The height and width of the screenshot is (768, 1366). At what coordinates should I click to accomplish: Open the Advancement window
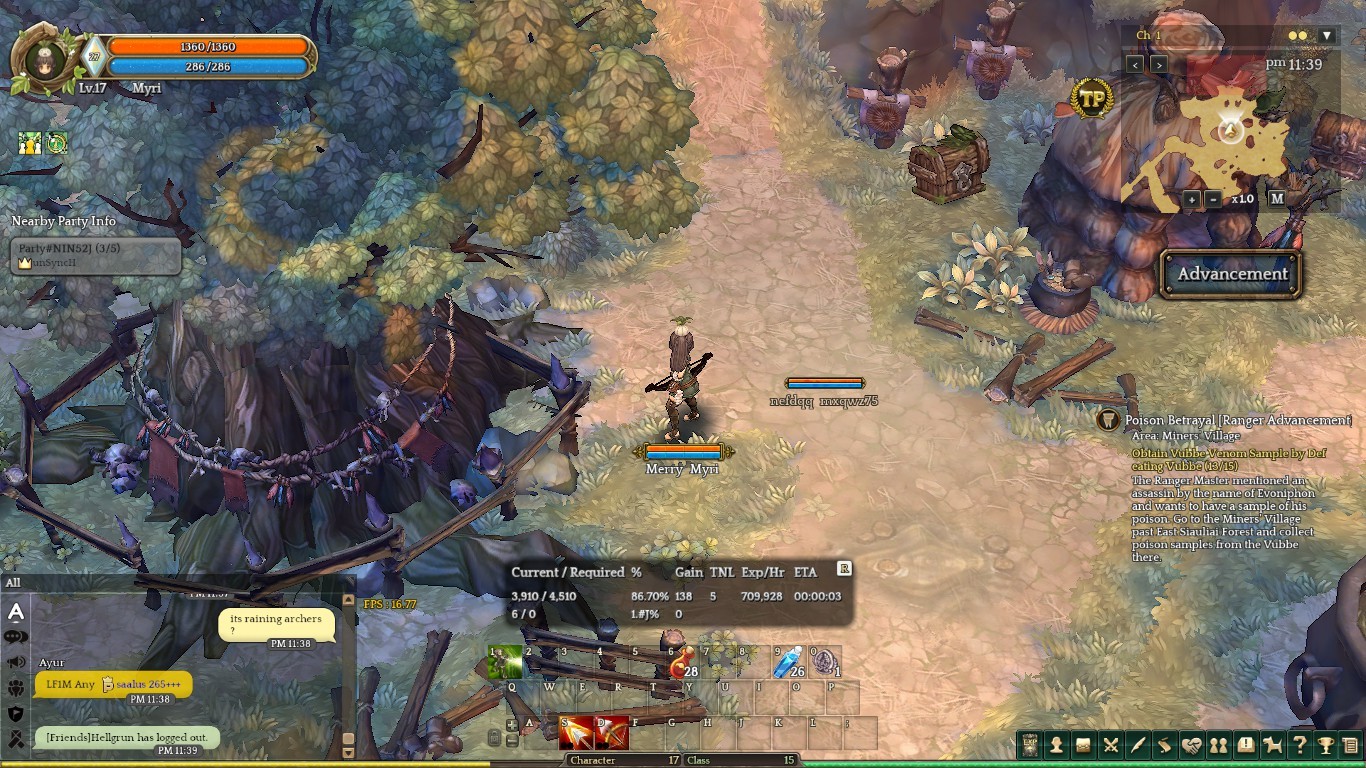[x=1231, y=274]
